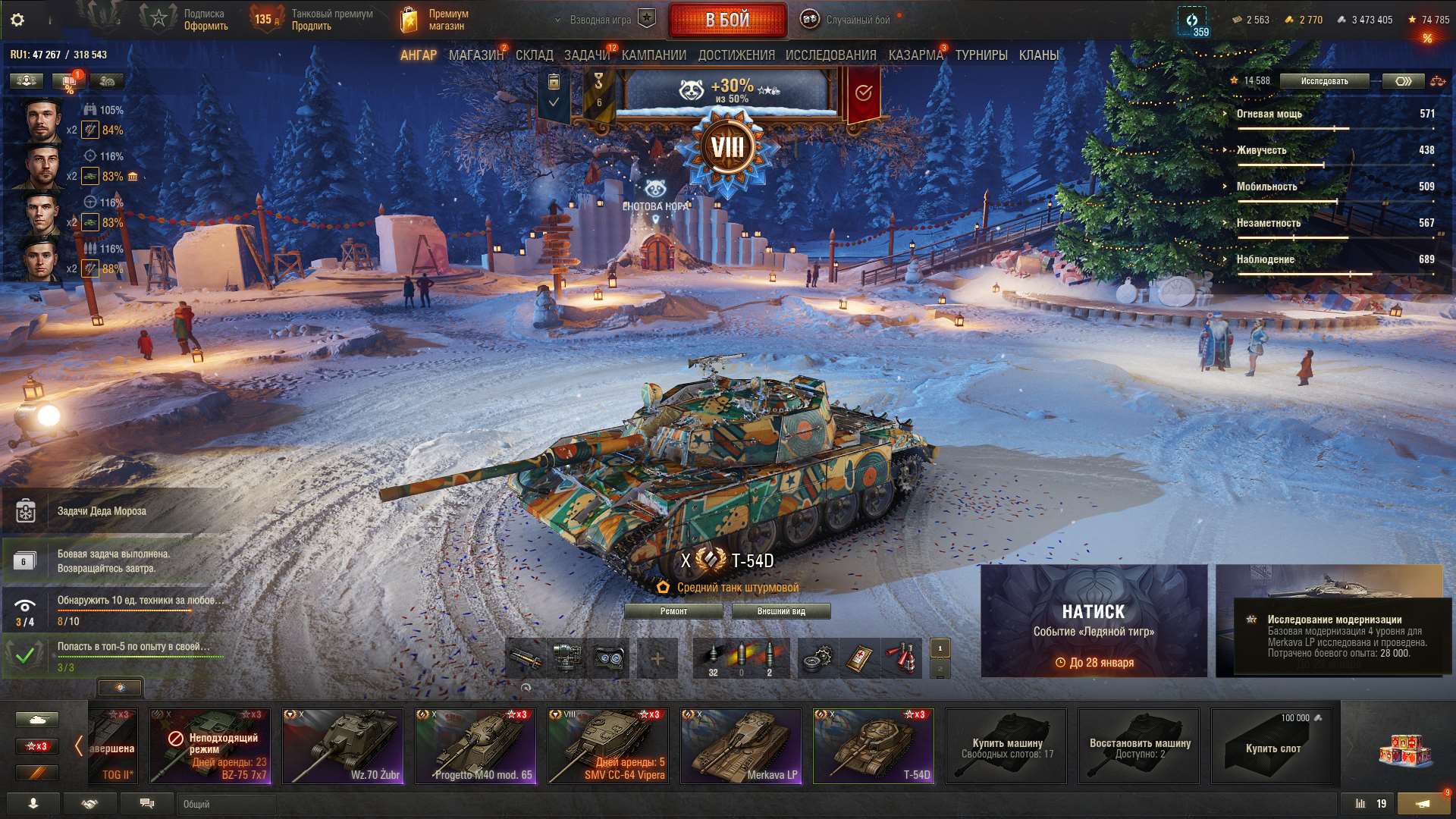This screenshot has height=819, width=1456.
Task: Select the first aid kit consumable
Action: (853, 658)
